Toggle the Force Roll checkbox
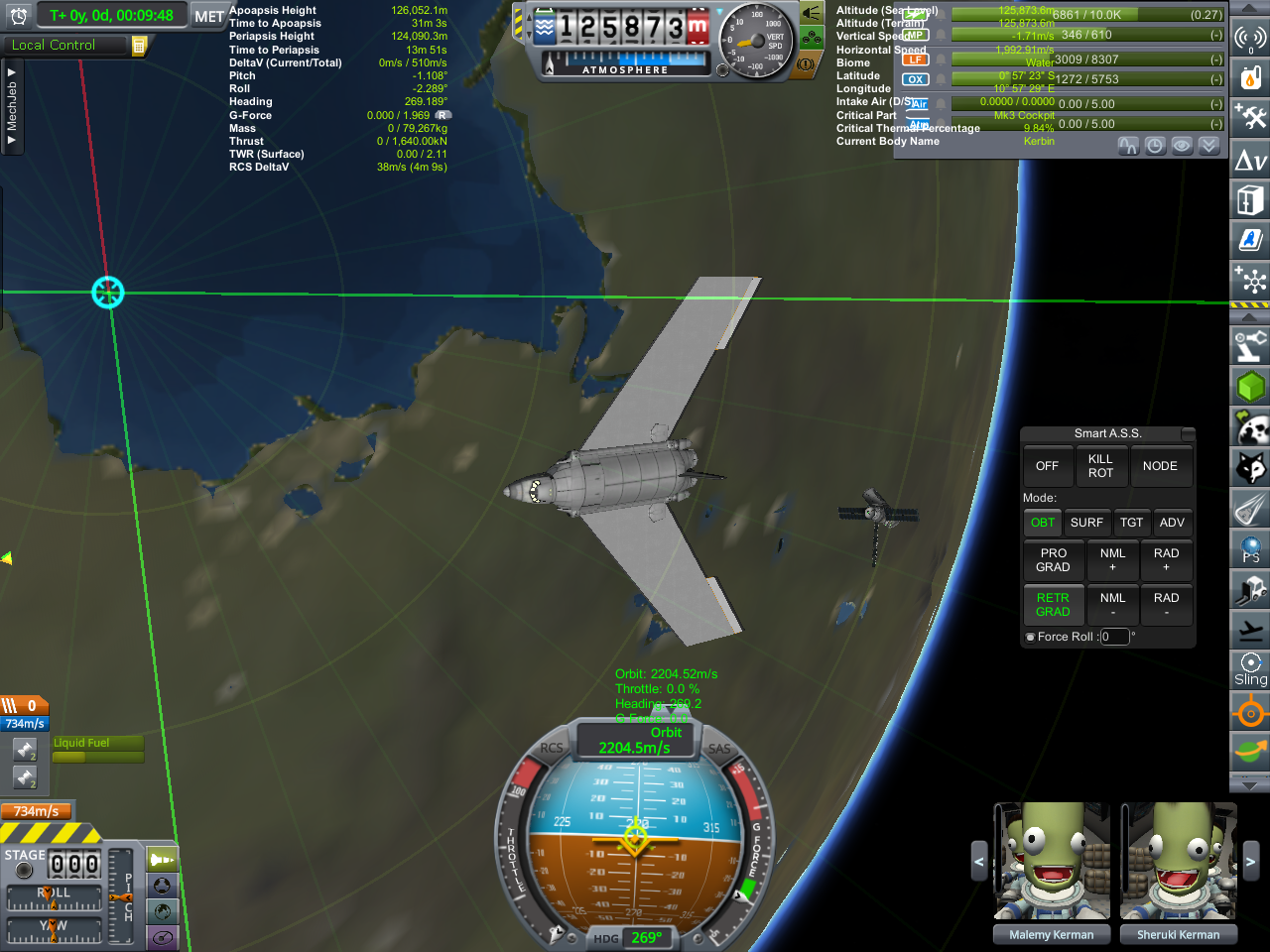This screenshot has height=952, width=1270. pyautogui.click(x=1030, y=638)
